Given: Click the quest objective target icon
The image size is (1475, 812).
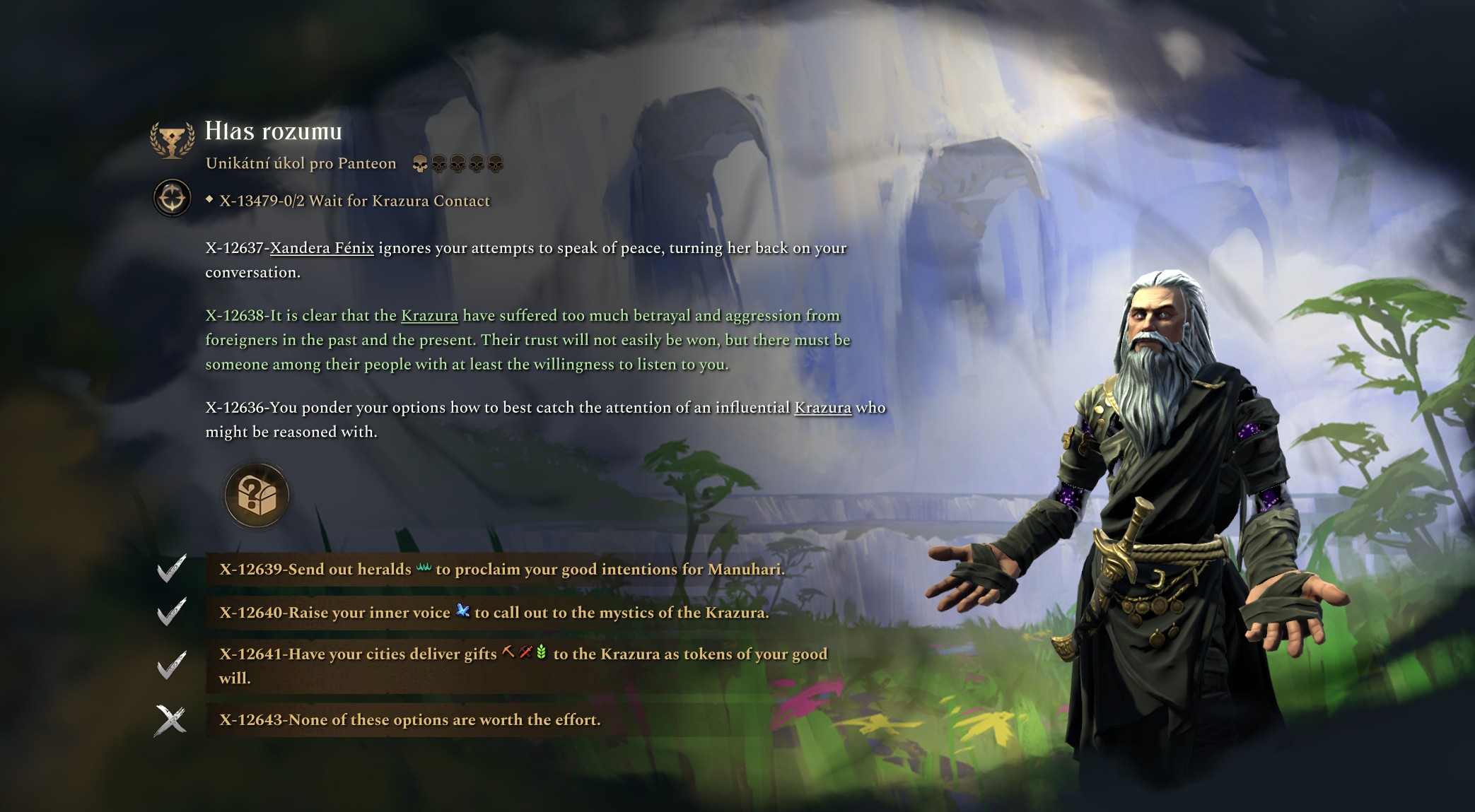Looking at the screenshot, I should click(x=172, y=198).
